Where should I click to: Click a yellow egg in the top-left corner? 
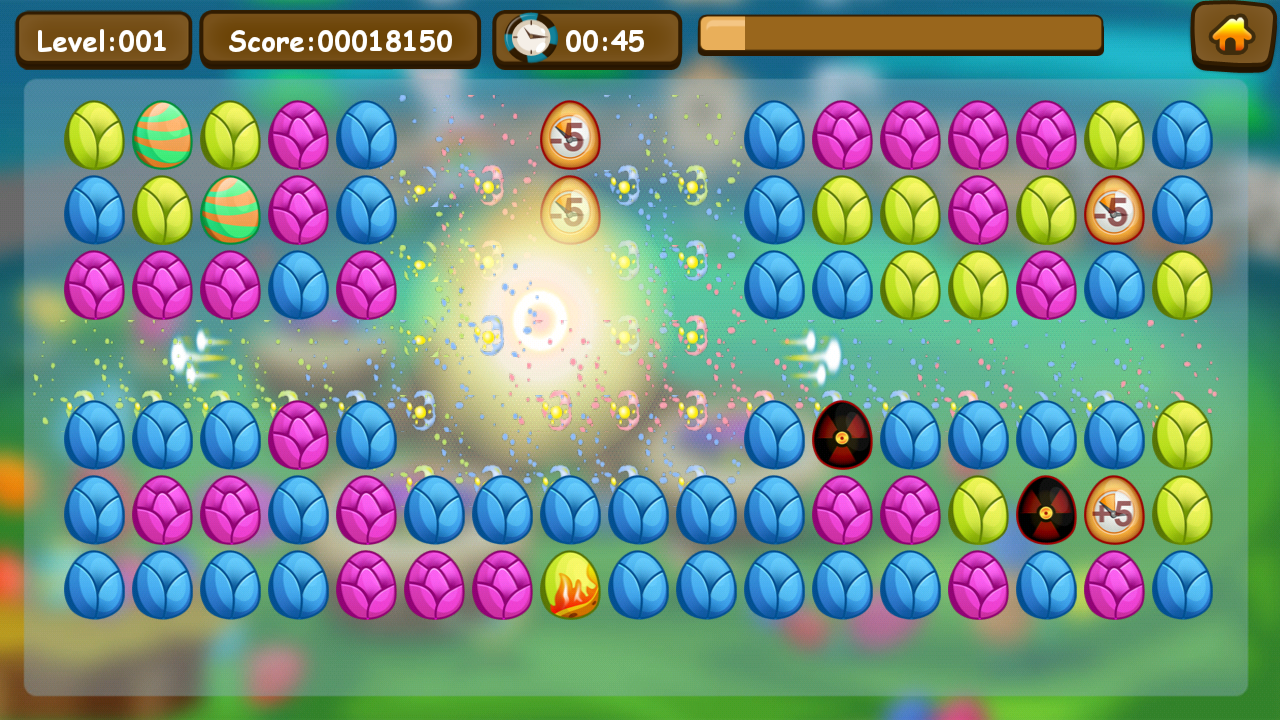tap(94, 136)
